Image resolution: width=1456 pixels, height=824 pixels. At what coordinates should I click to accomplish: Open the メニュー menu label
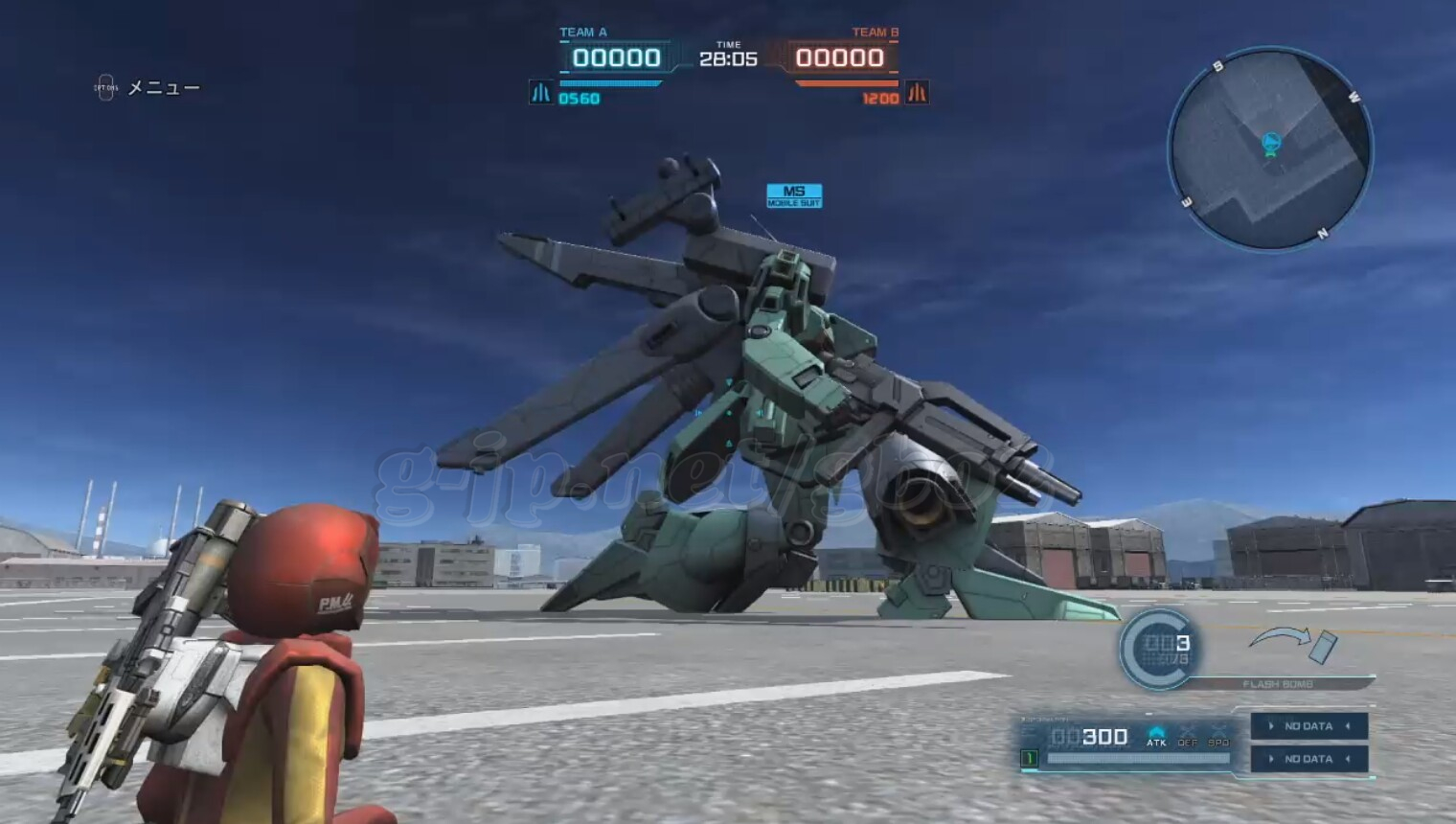point(163,88)
